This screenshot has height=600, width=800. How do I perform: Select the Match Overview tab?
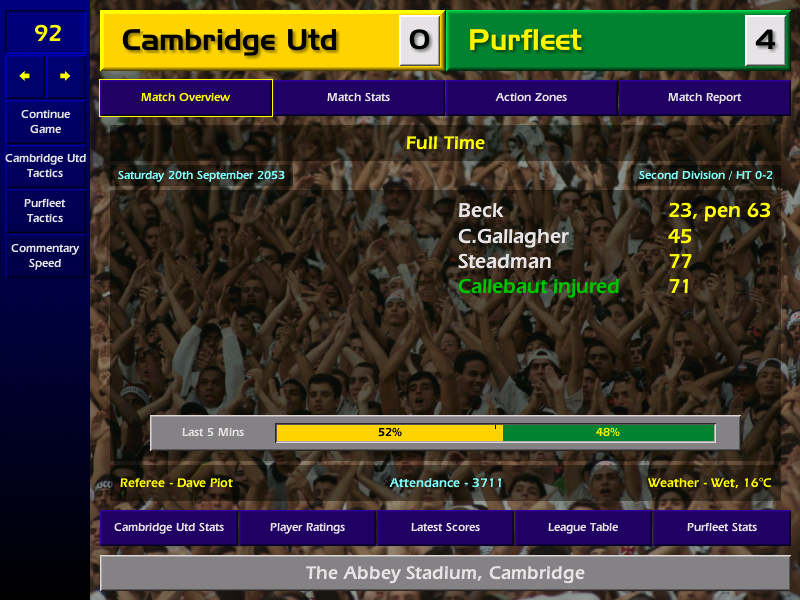point(185,98)
